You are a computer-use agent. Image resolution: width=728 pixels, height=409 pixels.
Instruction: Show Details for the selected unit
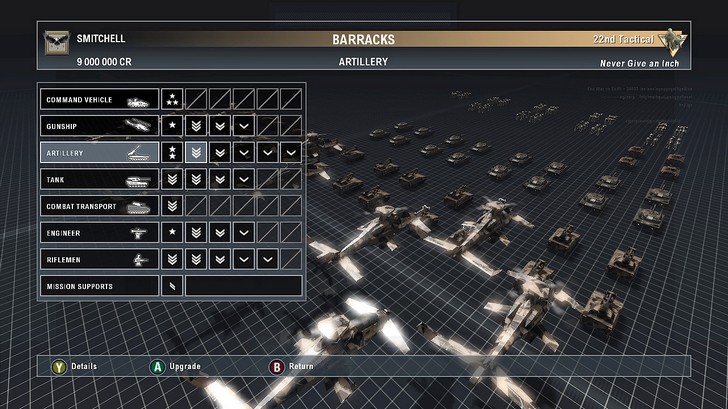pyautogui.click(x=59, y=366)
